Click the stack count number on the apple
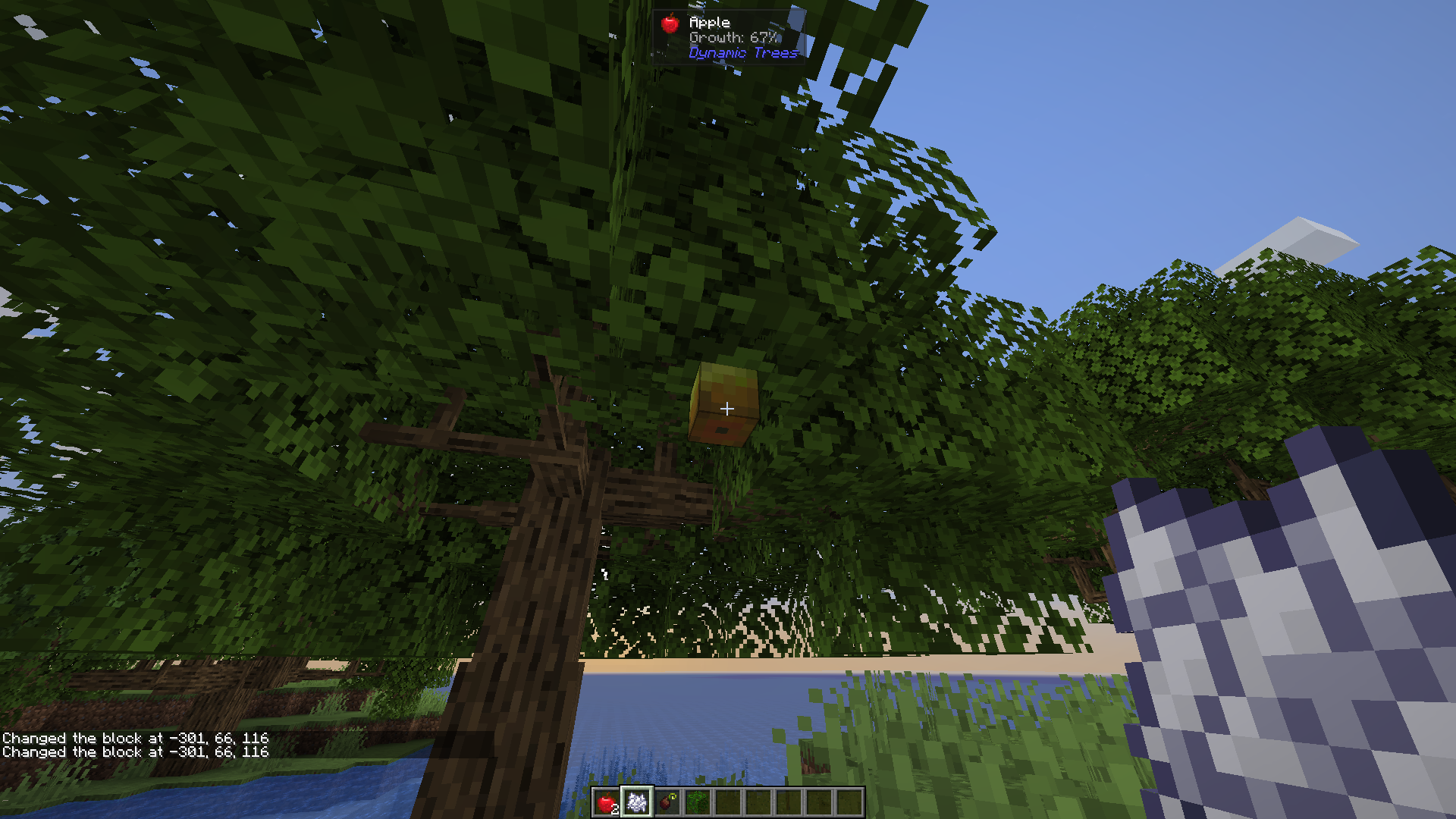 [x=616, y=810]
